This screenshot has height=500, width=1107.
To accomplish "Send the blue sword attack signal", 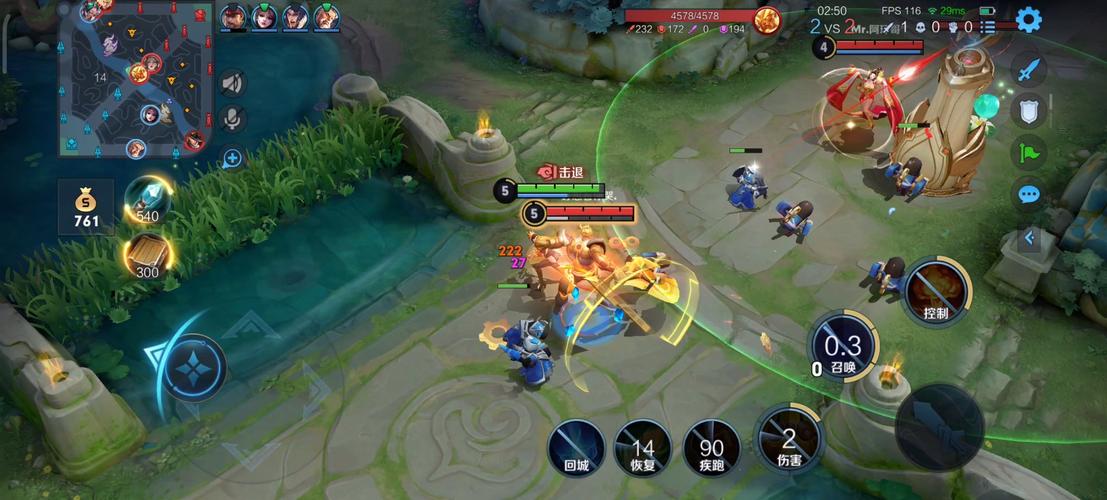I will [x=1029, y=69].
